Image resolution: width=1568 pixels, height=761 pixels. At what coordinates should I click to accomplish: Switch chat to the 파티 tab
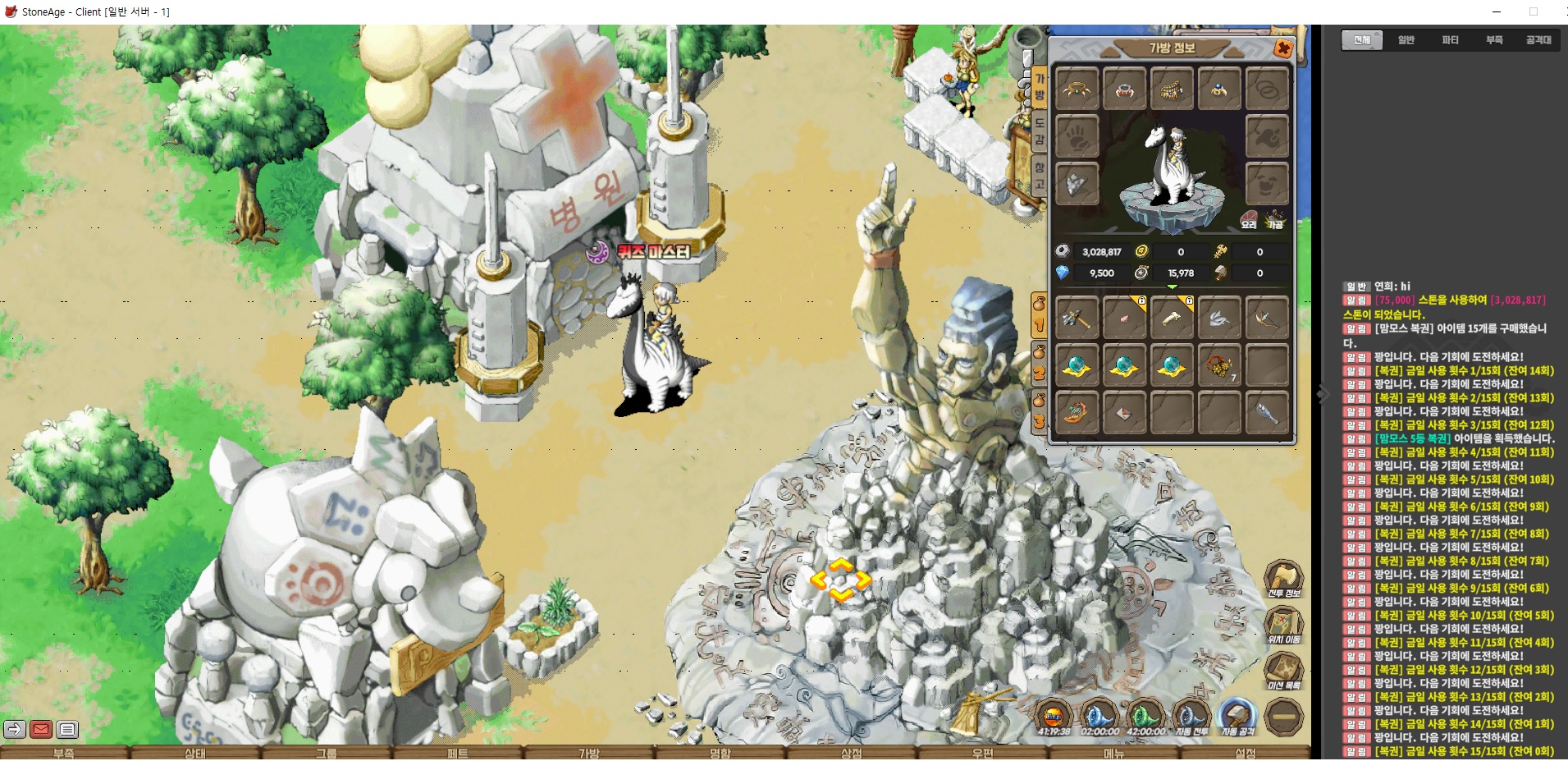click(1451, 40)
